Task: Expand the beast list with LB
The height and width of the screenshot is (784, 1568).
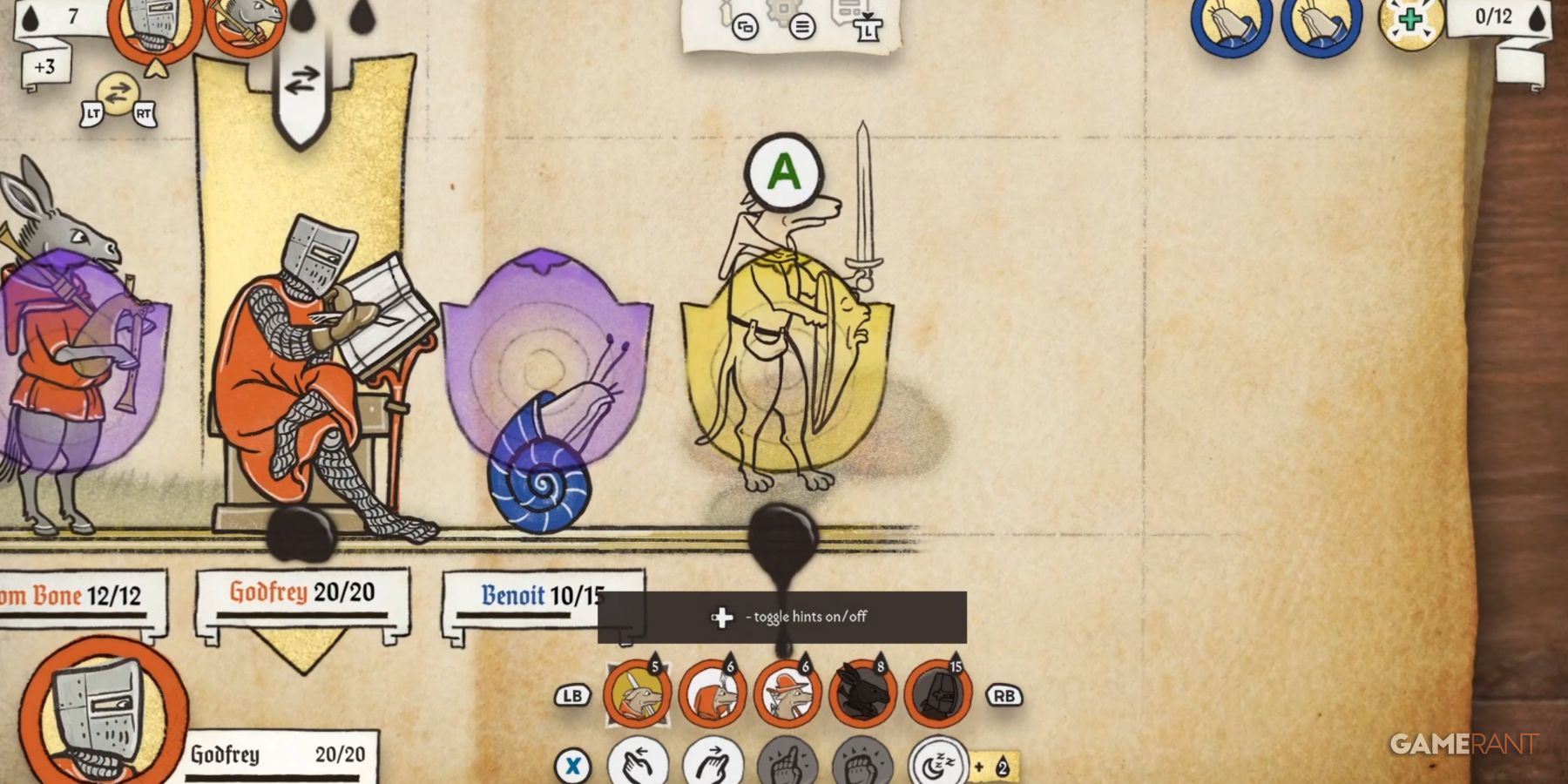Action: [x=571, y=696]
